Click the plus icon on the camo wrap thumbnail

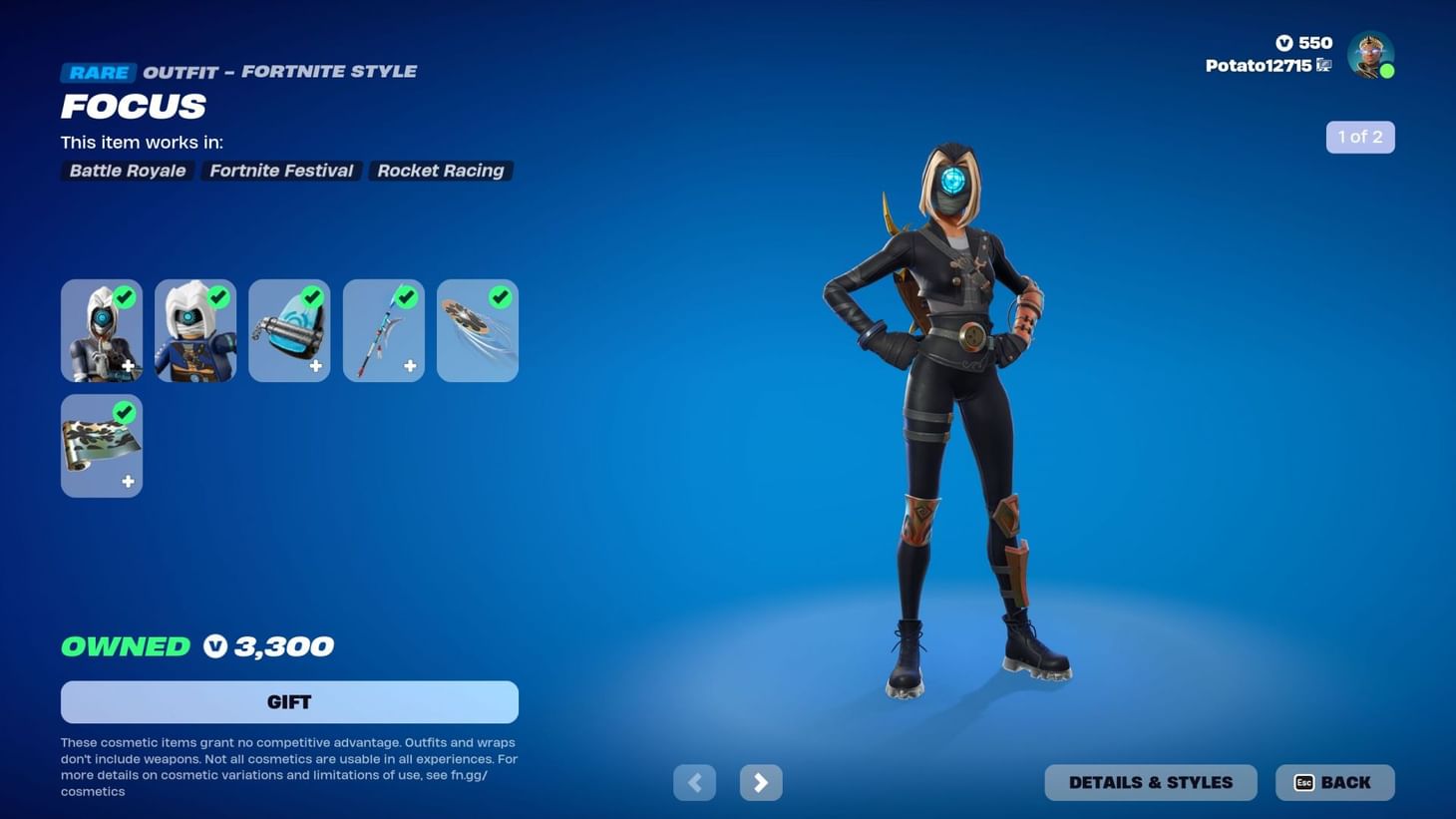(128, 481)
